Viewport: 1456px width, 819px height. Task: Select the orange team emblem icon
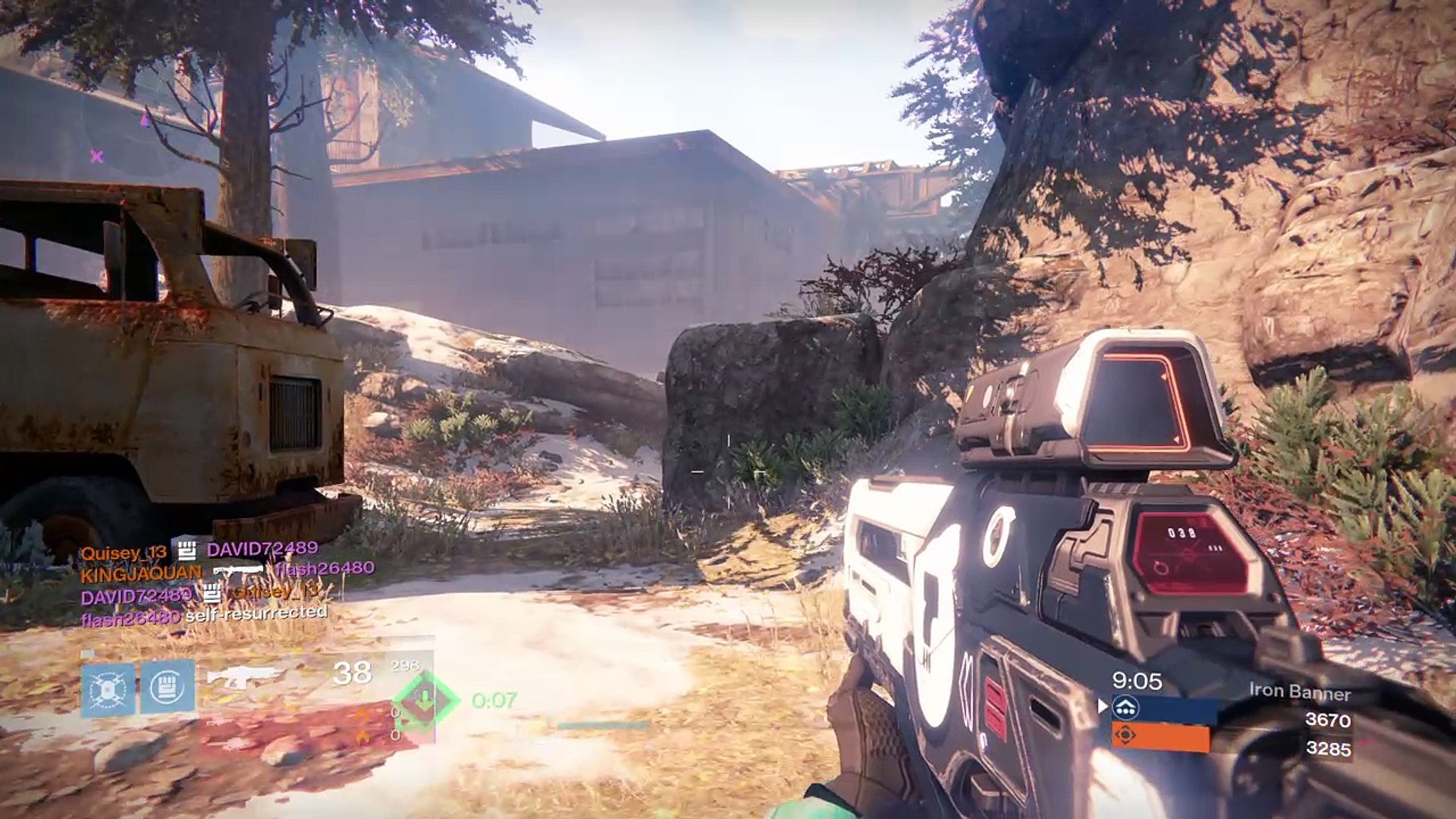(x=1126, y=736)
